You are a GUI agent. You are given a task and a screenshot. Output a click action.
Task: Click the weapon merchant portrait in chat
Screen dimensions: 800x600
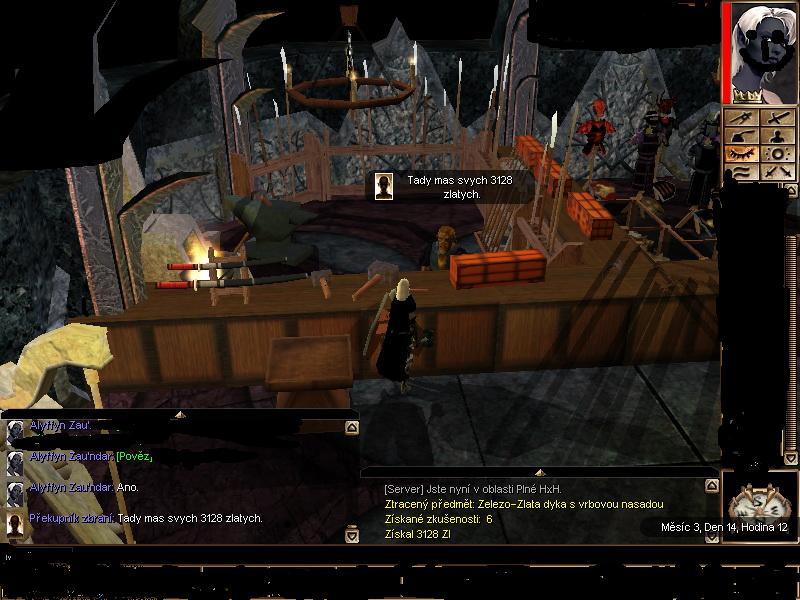tap(15, 522)
